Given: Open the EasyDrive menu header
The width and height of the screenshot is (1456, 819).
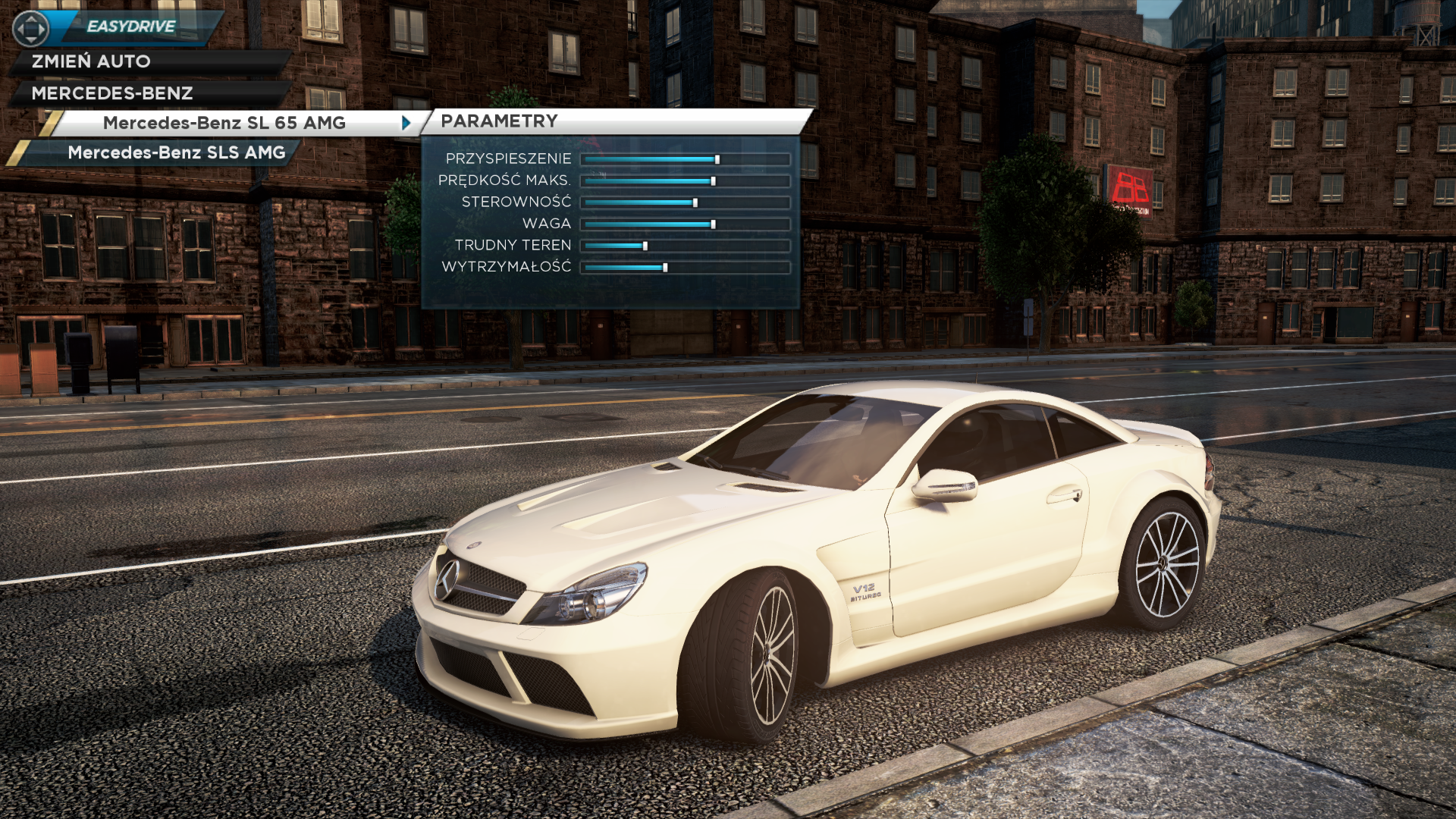Looking at the screenshot, I should coord(131,27).
